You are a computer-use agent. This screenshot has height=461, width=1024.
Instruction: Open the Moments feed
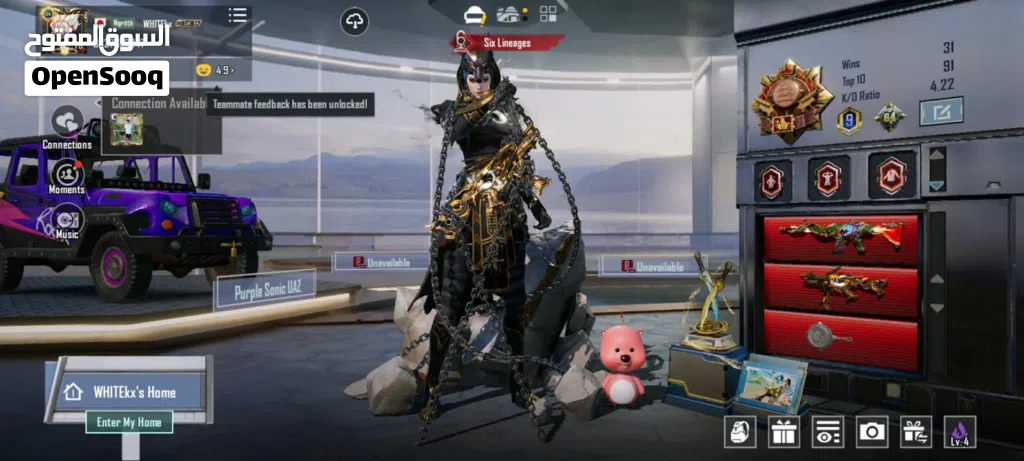67,174
